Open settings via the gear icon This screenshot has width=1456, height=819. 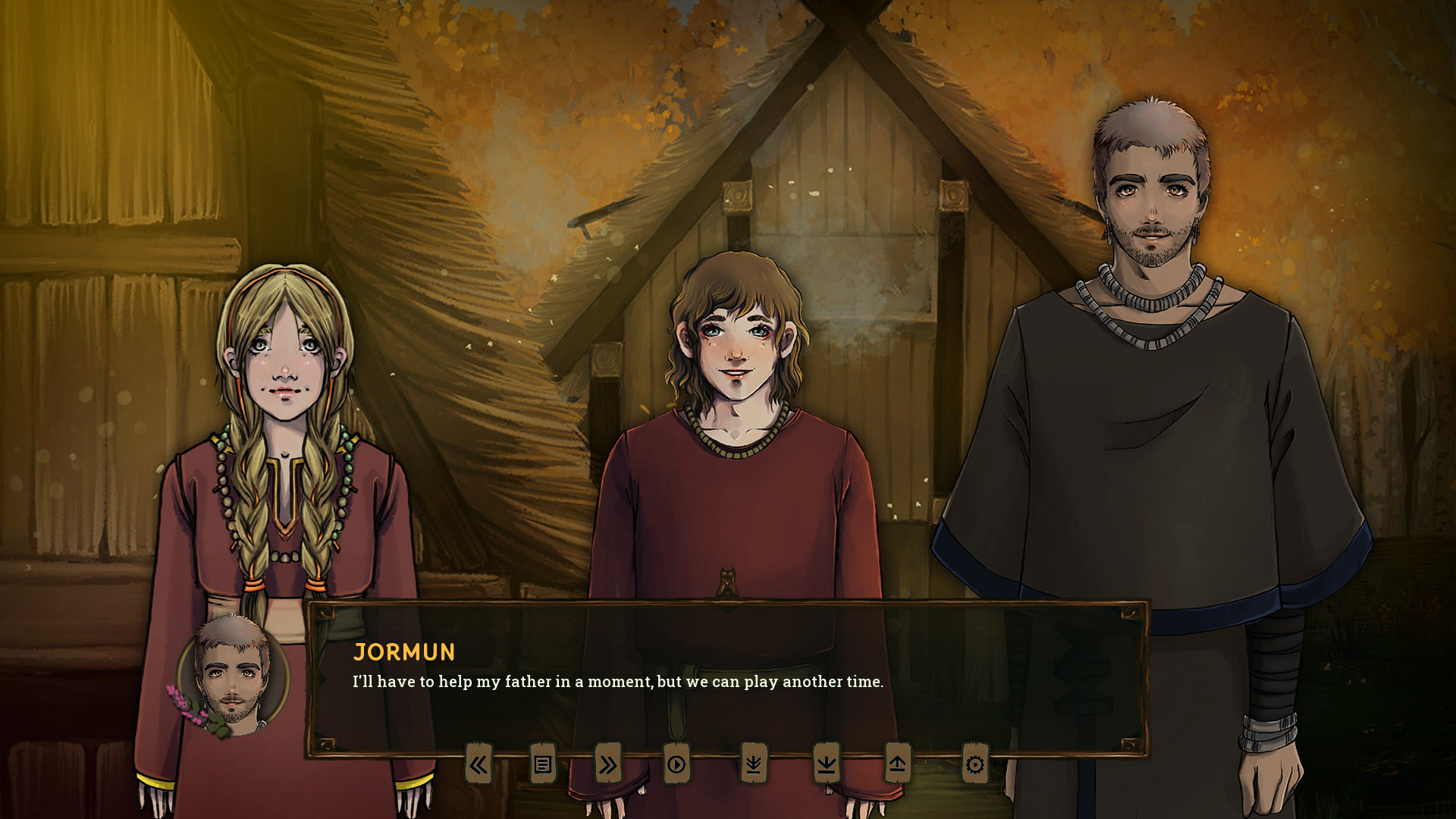[x=975, y=764]
